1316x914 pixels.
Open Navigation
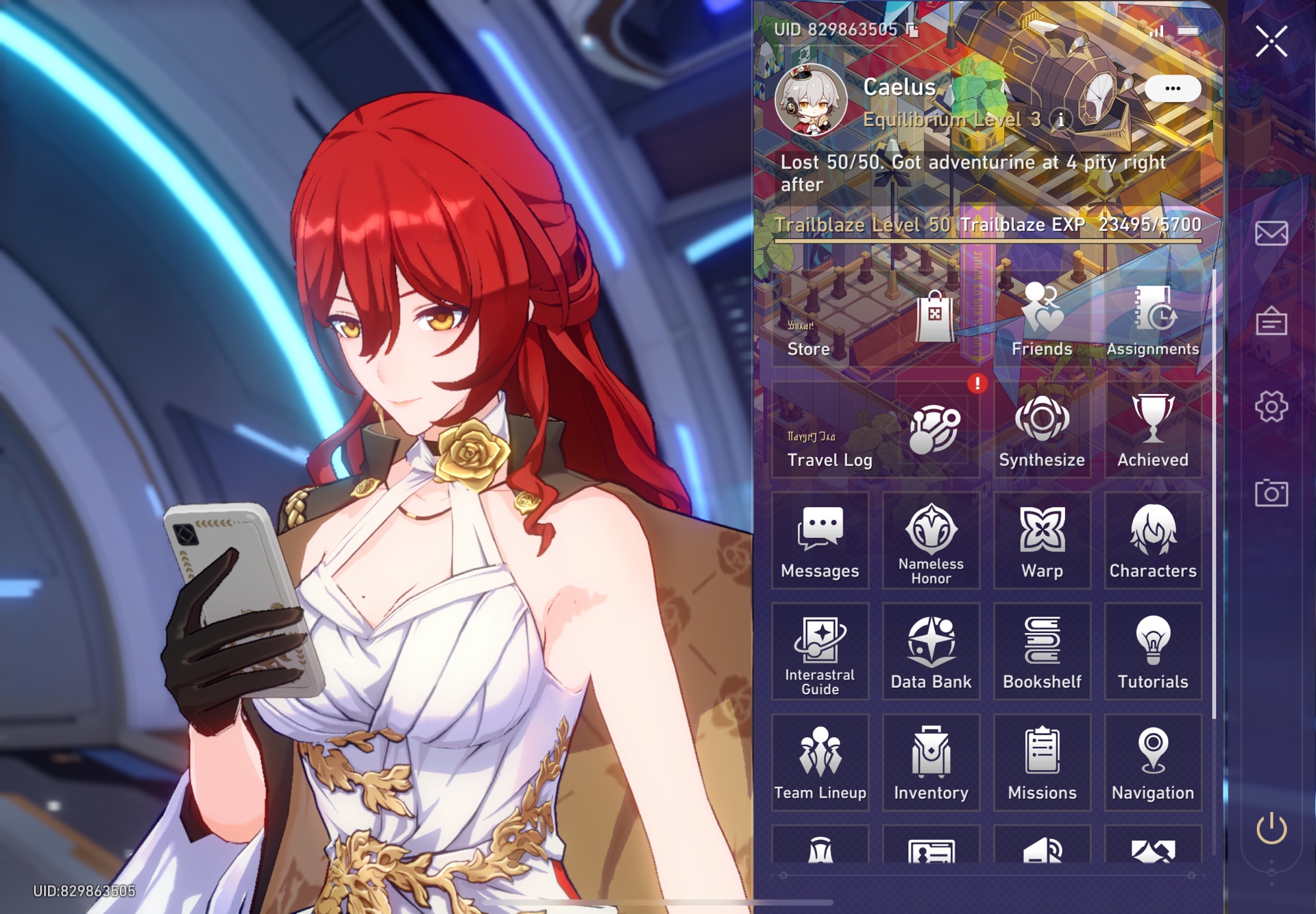click(x=1154, y=763)
